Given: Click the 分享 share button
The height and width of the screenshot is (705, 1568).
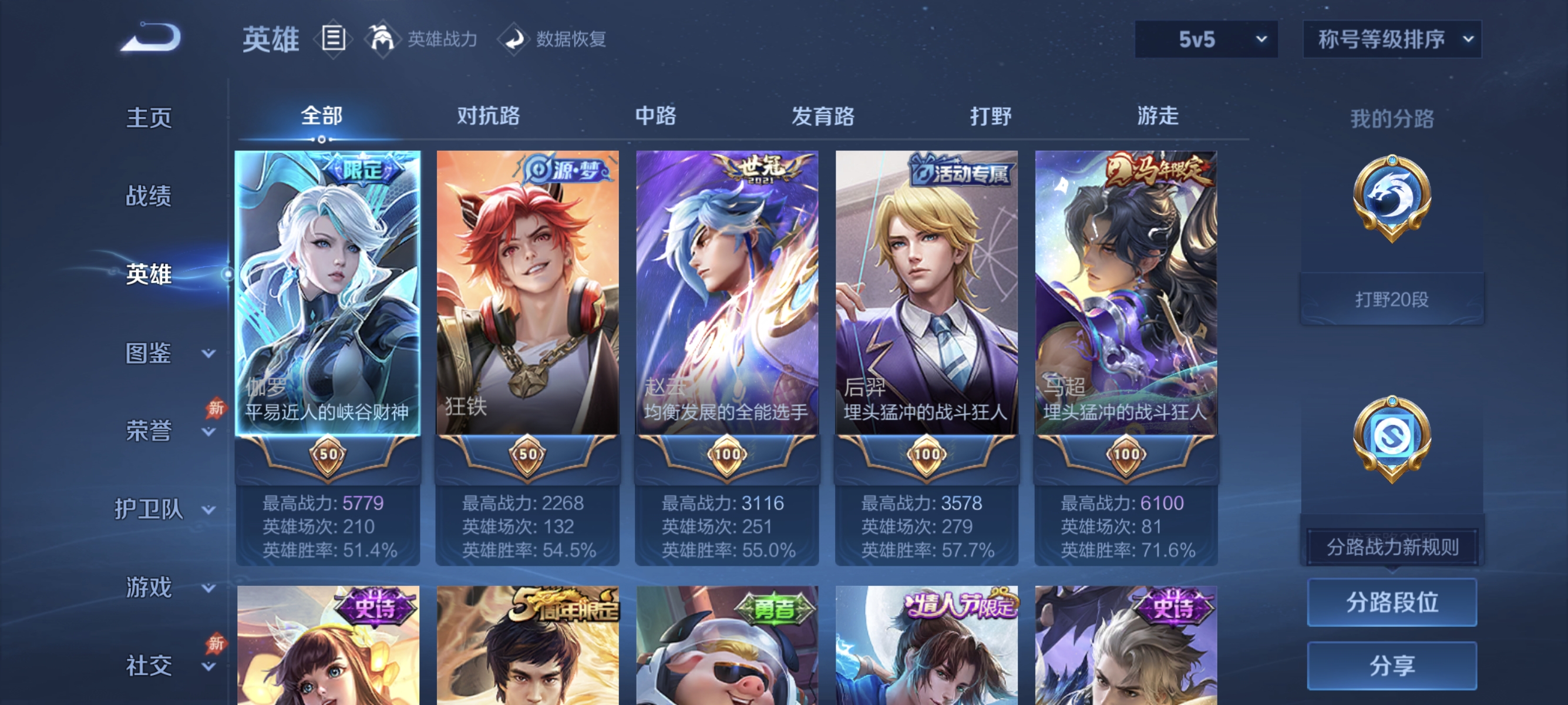Looking at the screenshot, I should [x=1392, y=666].
